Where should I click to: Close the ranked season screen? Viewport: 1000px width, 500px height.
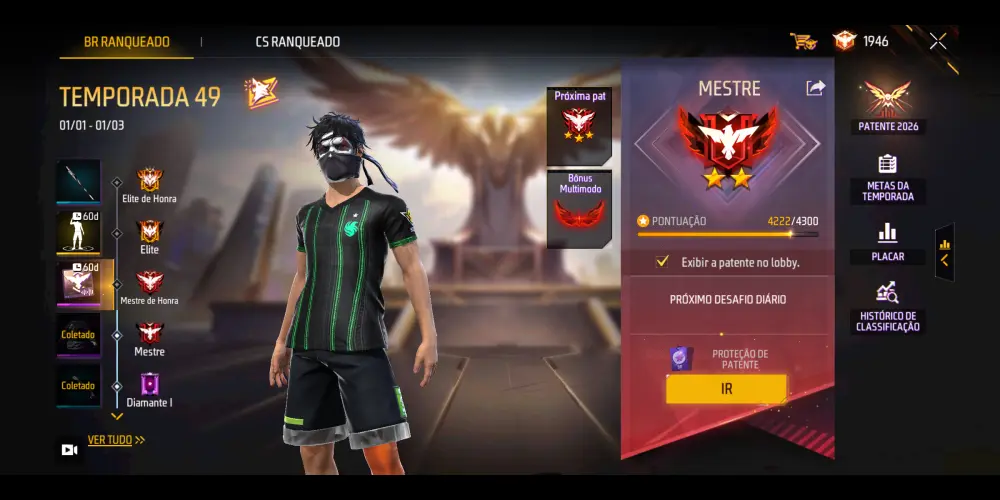(x=938, y=41)
